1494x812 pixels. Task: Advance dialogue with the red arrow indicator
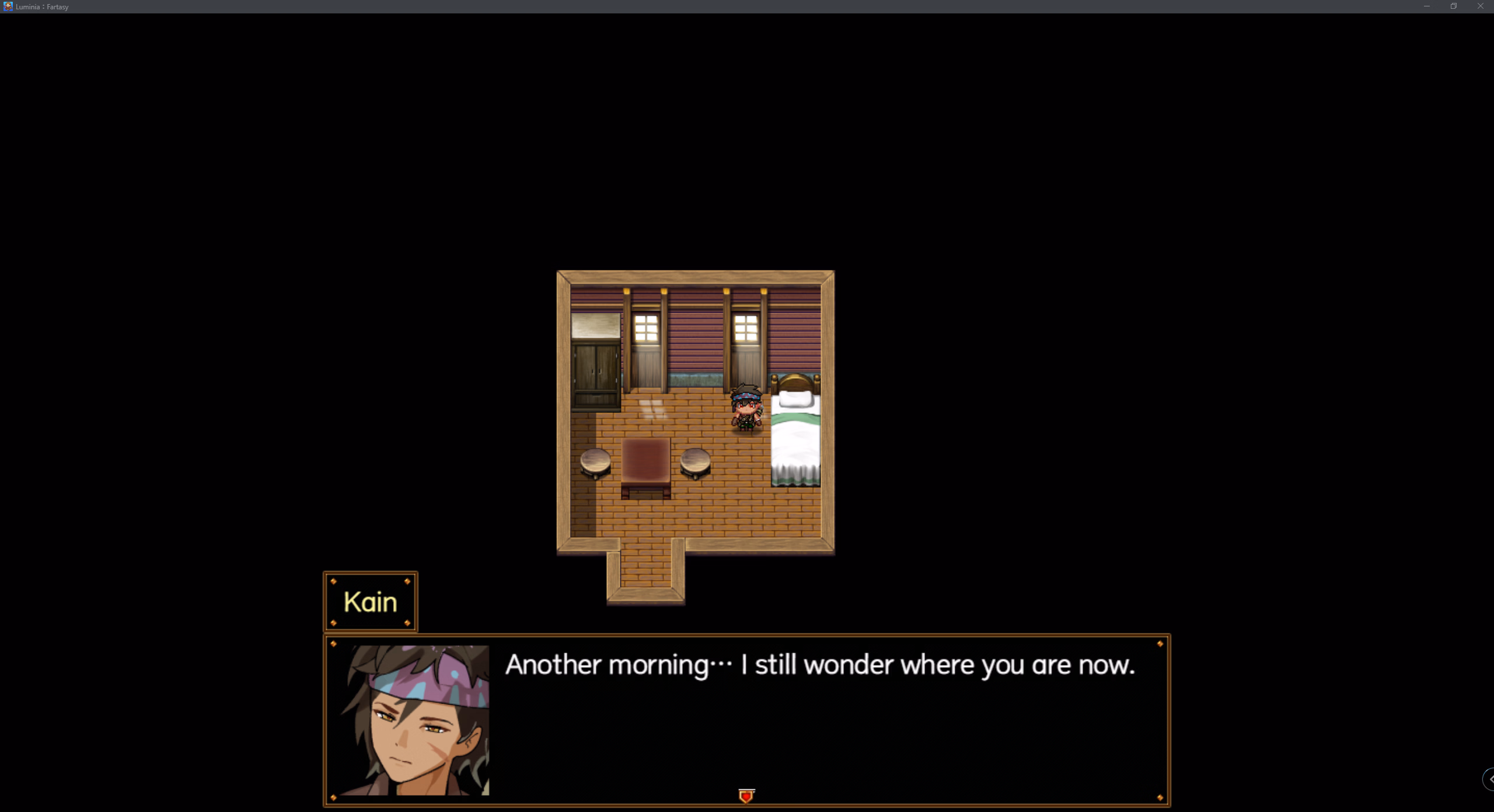point(746,796)
